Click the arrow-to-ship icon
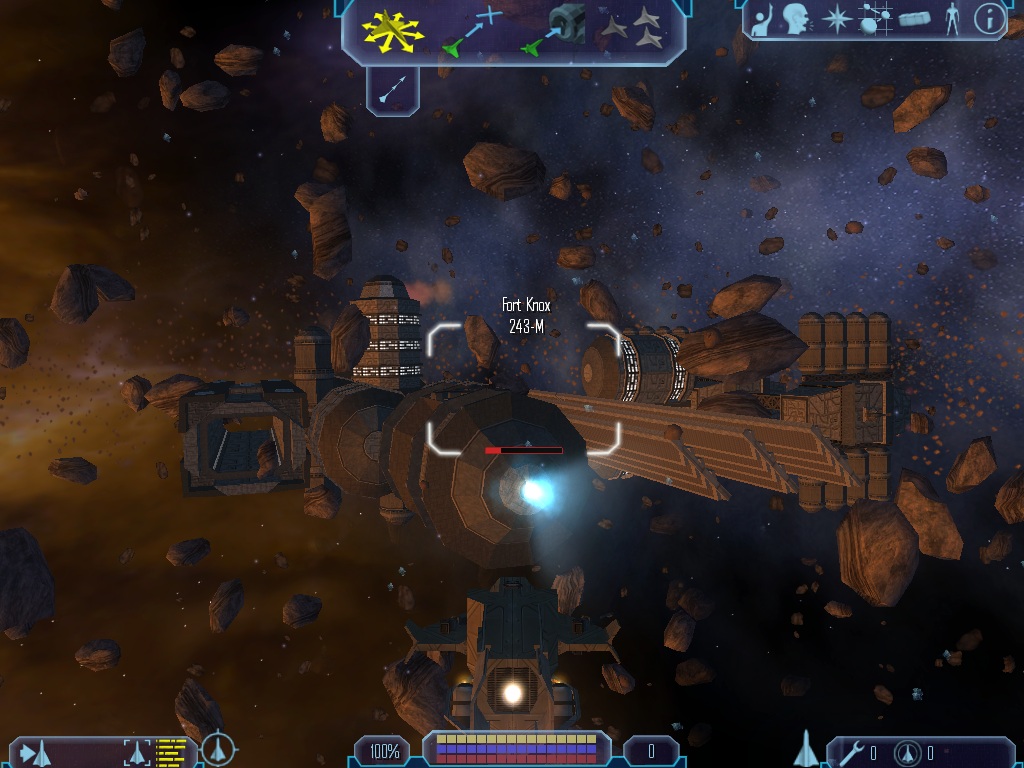 click(x=35, y=752)
